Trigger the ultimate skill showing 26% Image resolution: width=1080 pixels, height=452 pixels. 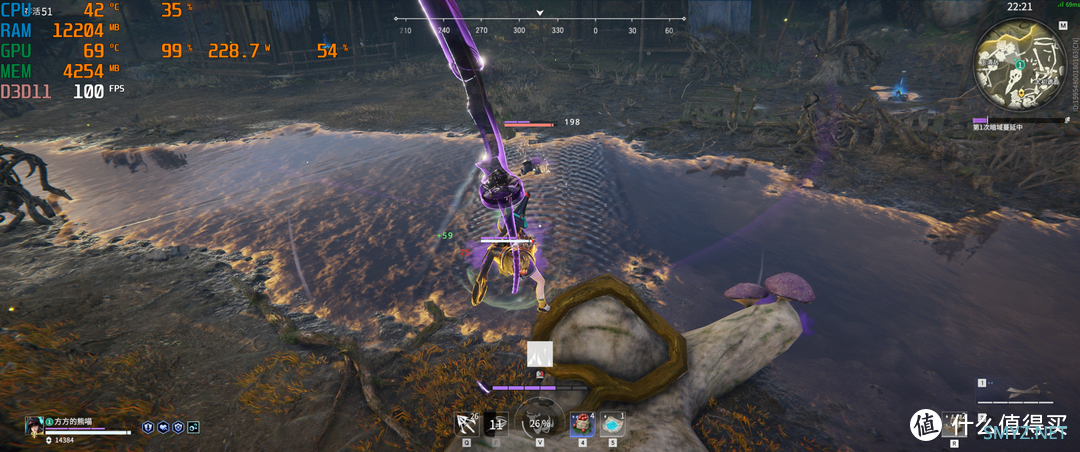click(x=540, y=423)
